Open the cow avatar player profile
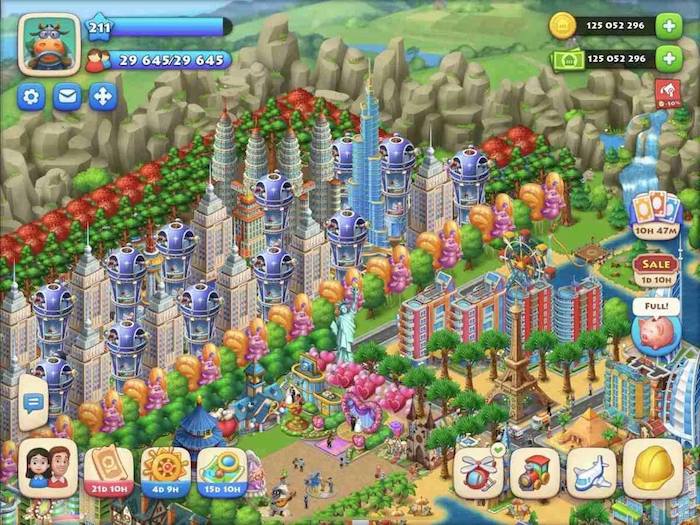Screen dimensions: 700x525 coord(48,45)
